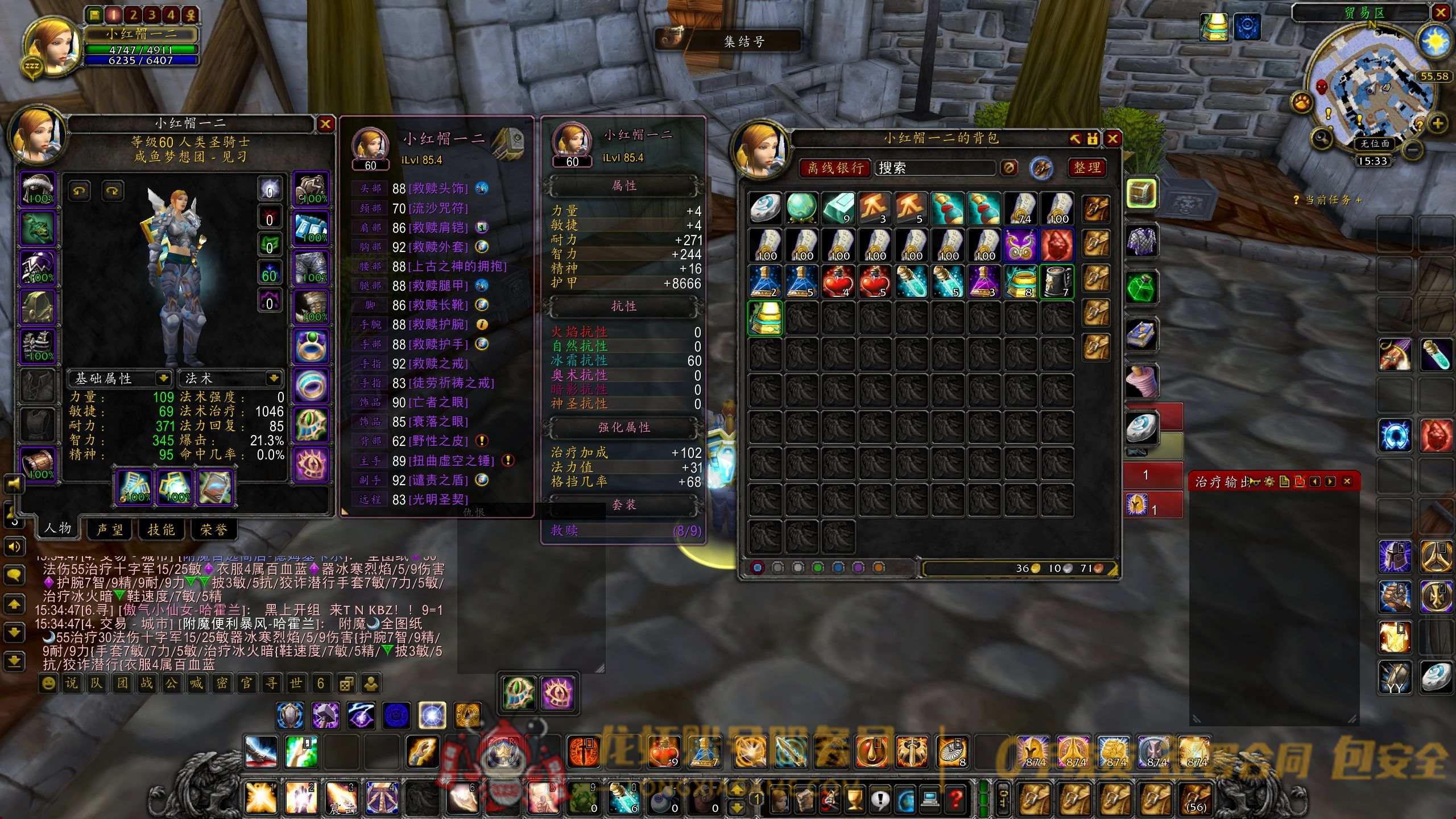This screenshot has height=819, width=1456.
Task: Select the green orb item in backpack
Action: 802,208
